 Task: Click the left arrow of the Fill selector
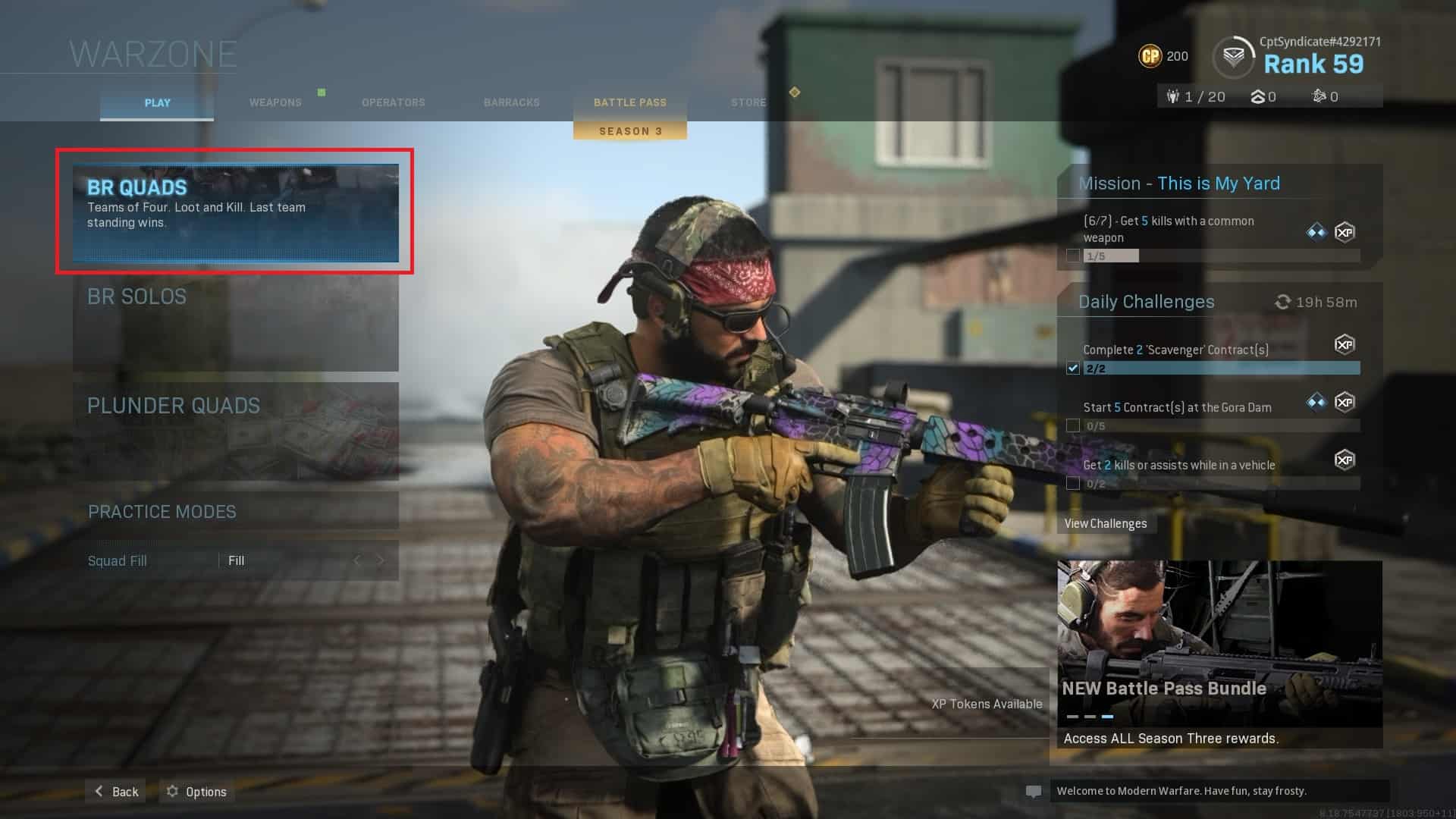tap(356, 560)
